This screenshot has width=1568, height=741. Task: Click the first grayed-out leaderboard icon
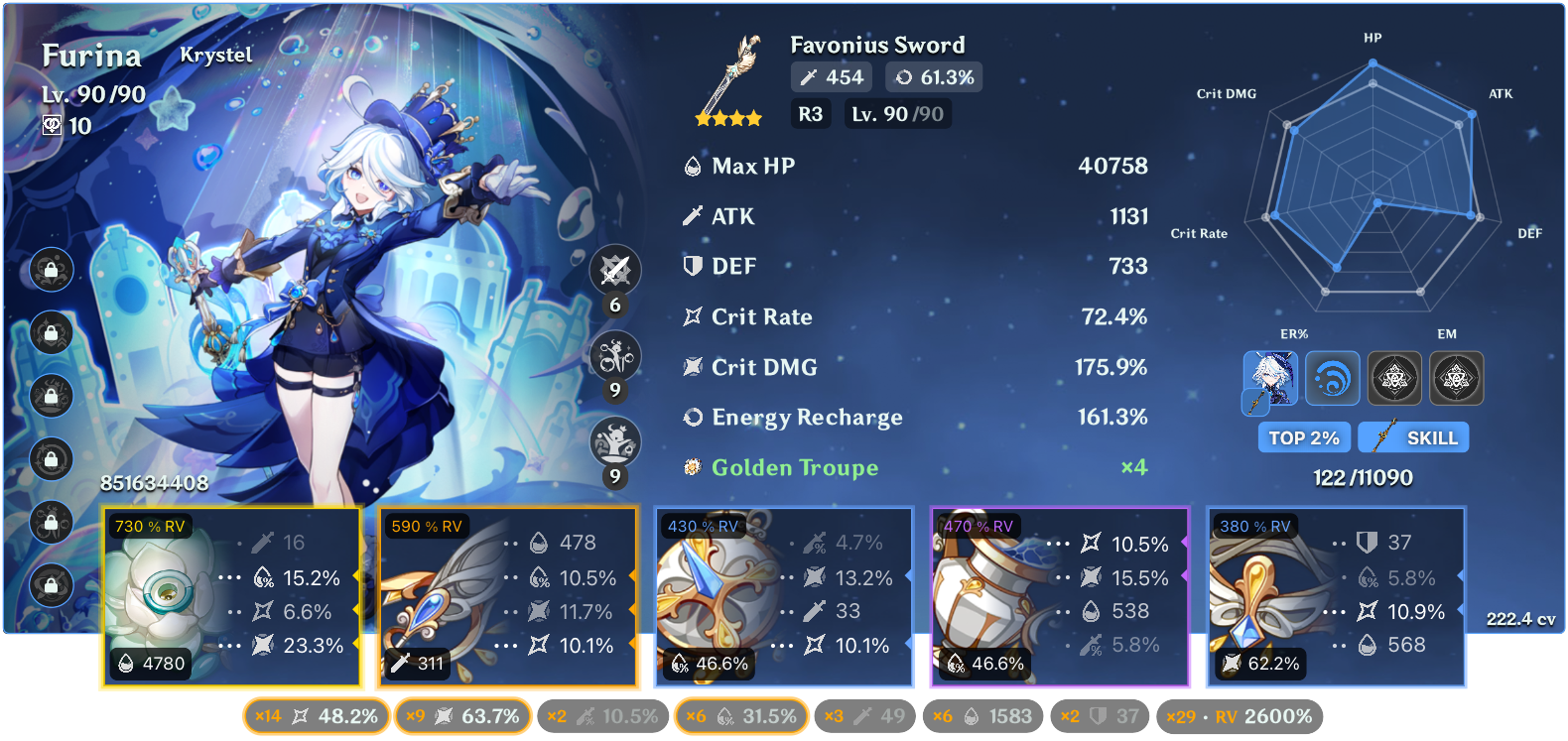1394,378
